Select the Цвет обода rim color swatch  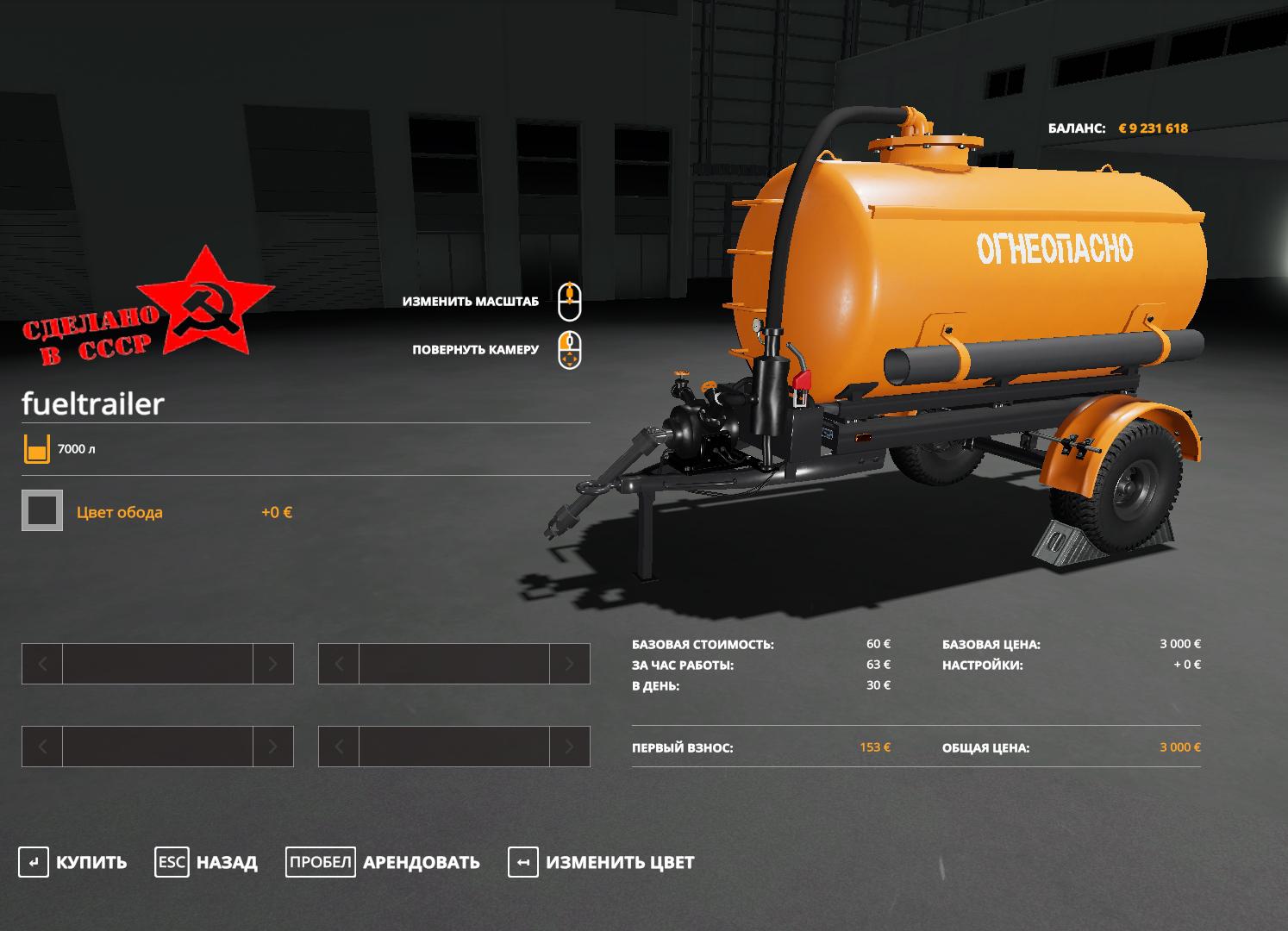pyautogui.click(x=42, y=511)
